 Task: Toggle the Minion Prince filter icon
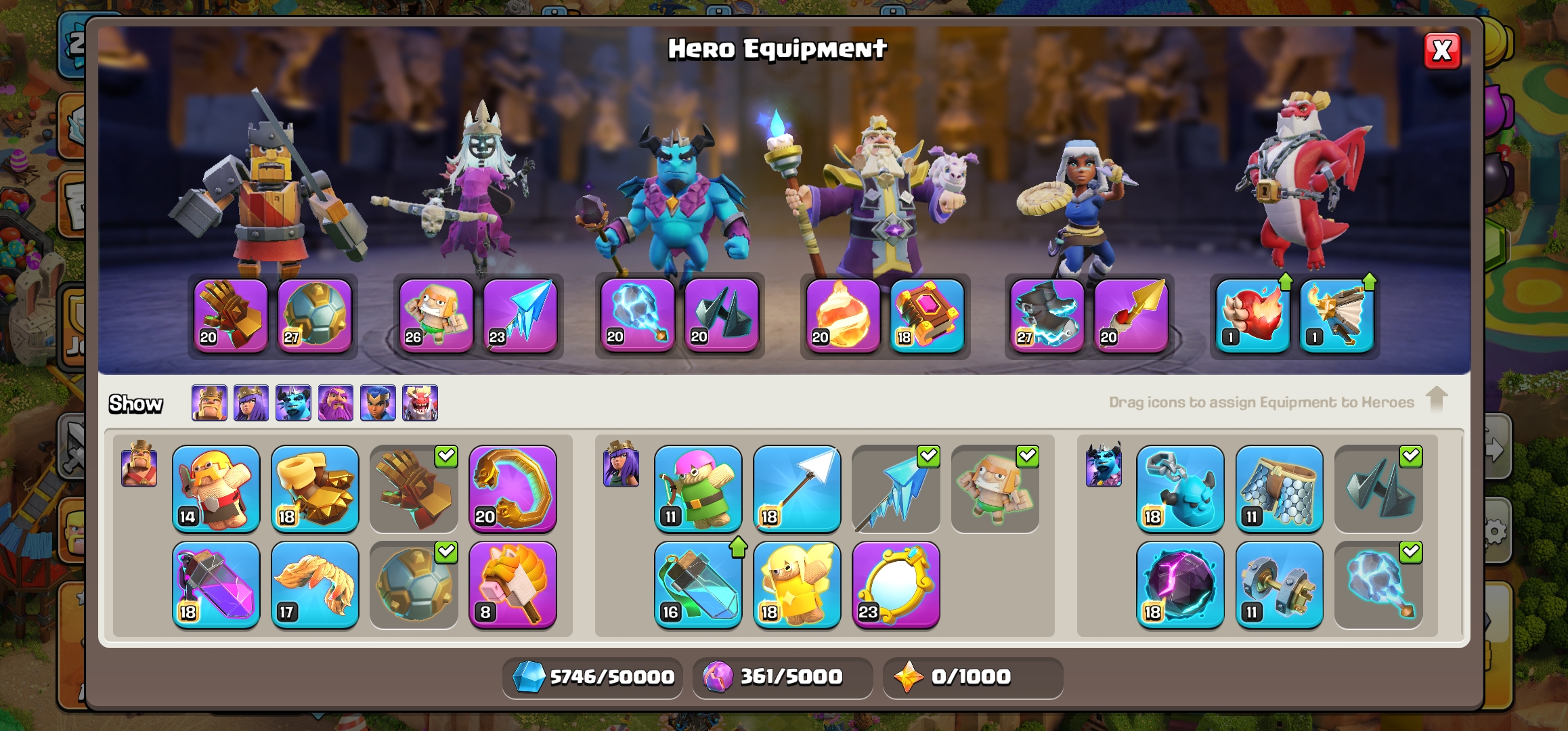pyautogui.click(x=293, y=403)
